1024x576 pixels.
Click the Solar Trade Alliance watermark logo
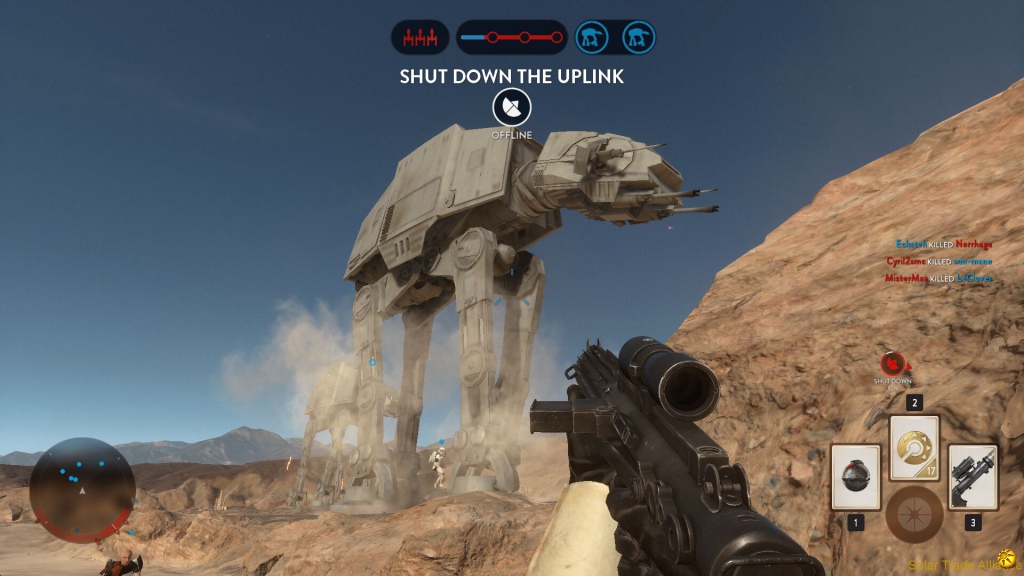coord(1004,561)
